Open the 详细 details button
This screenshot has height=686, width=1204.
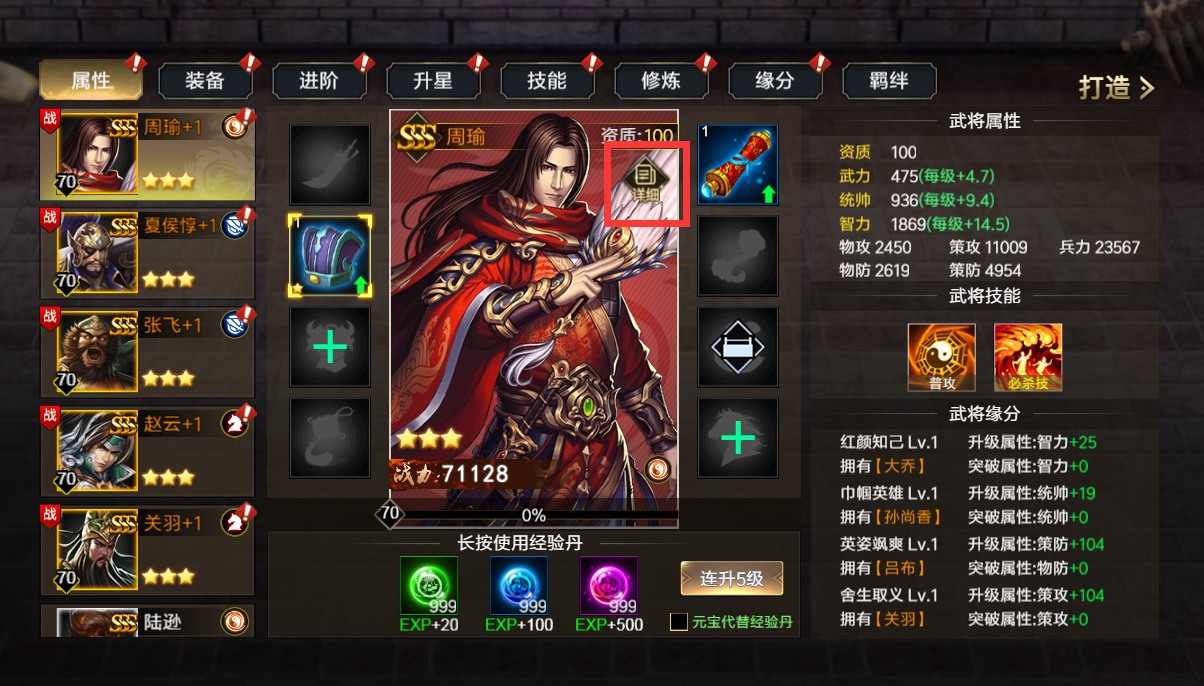[x=646, y=182]
